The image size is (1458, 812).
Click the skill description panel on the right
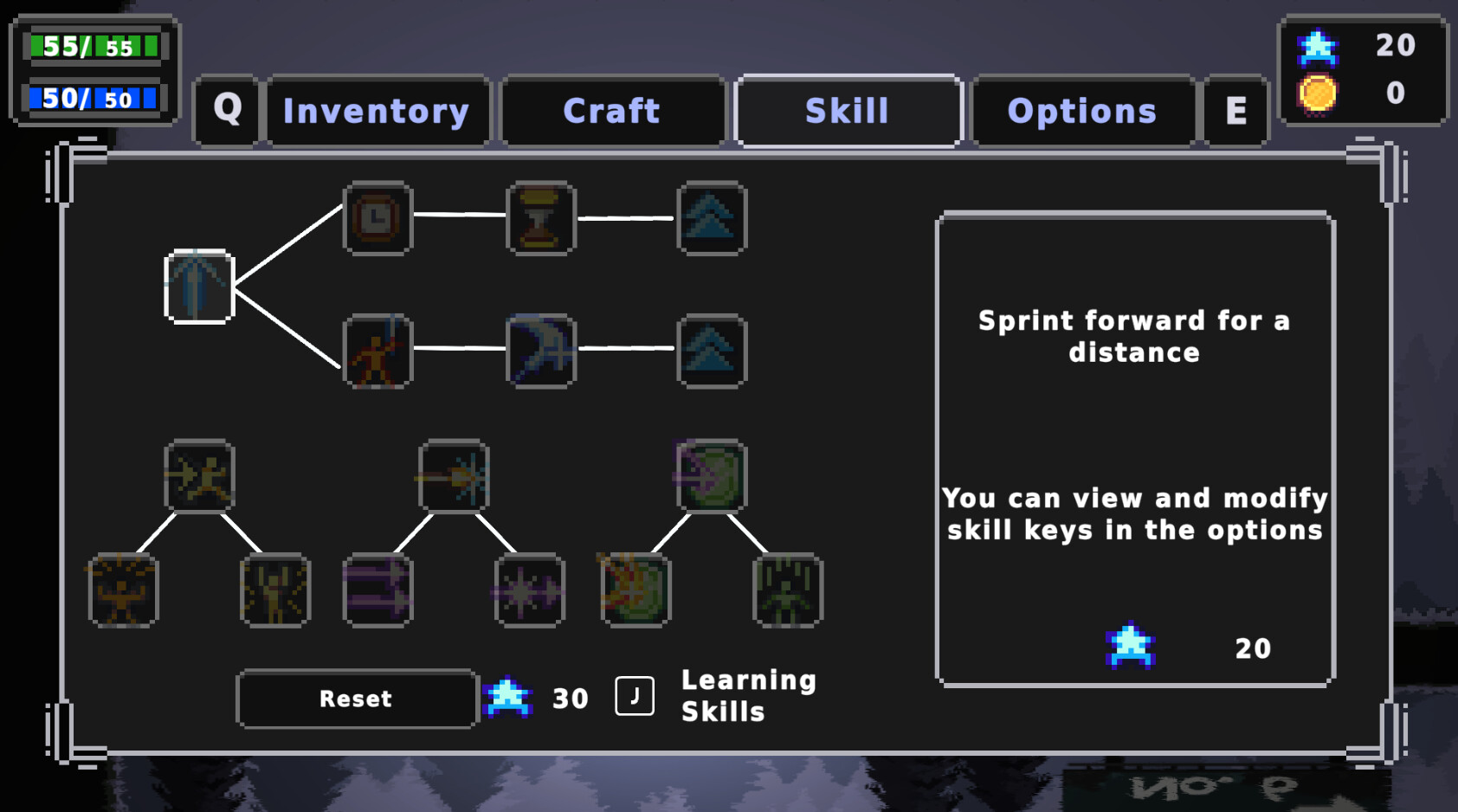(x=1134, y=450)
